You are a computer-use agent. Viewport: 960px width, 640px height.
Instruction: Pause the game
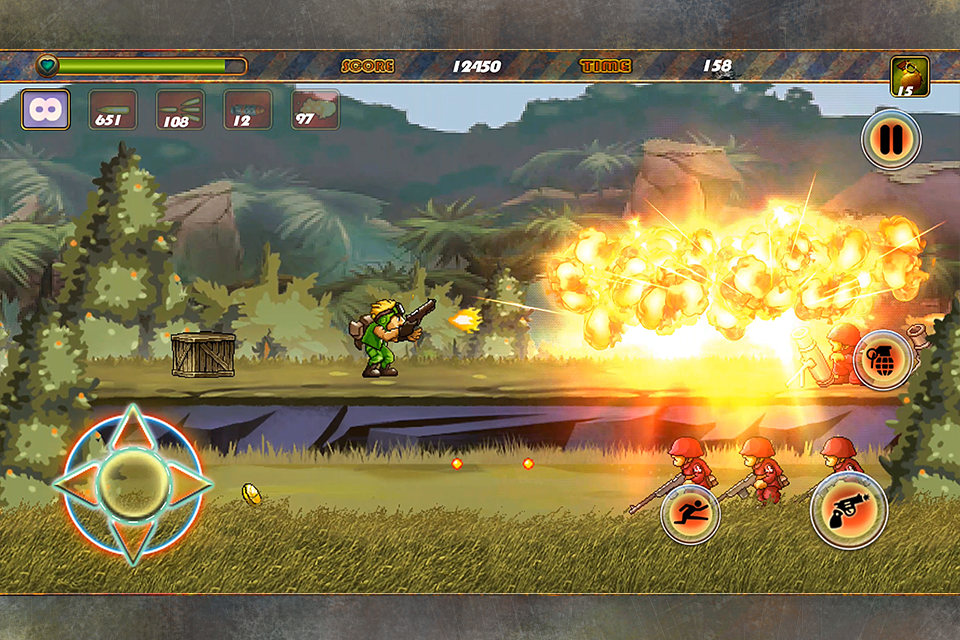(890, 140)
